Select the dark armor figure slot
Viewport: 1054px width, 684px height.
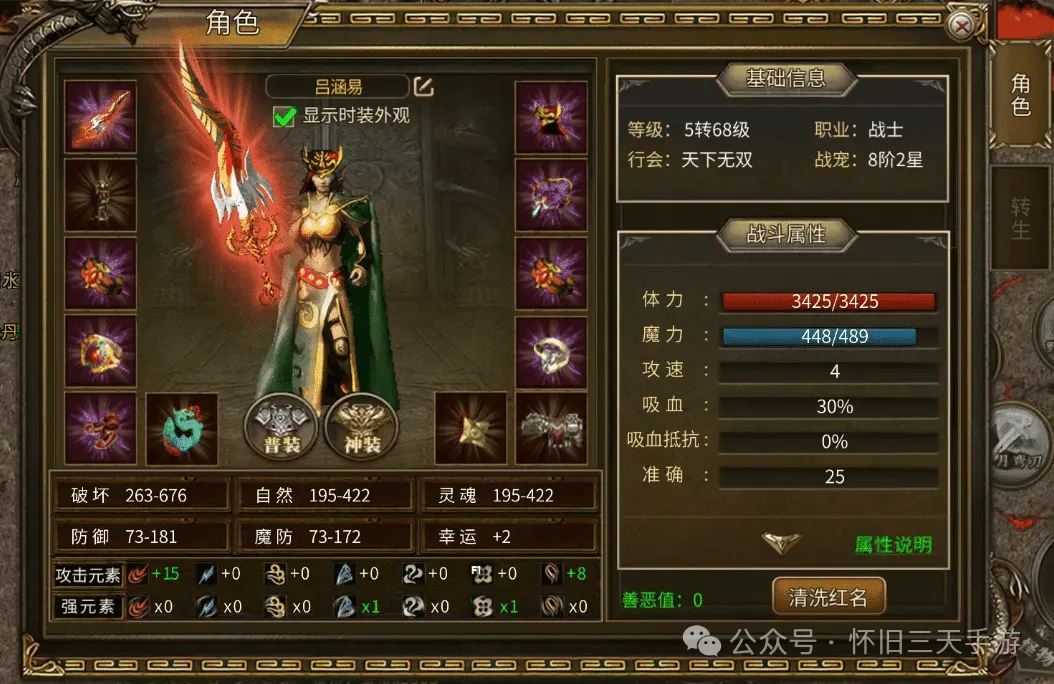pos(100,195)
